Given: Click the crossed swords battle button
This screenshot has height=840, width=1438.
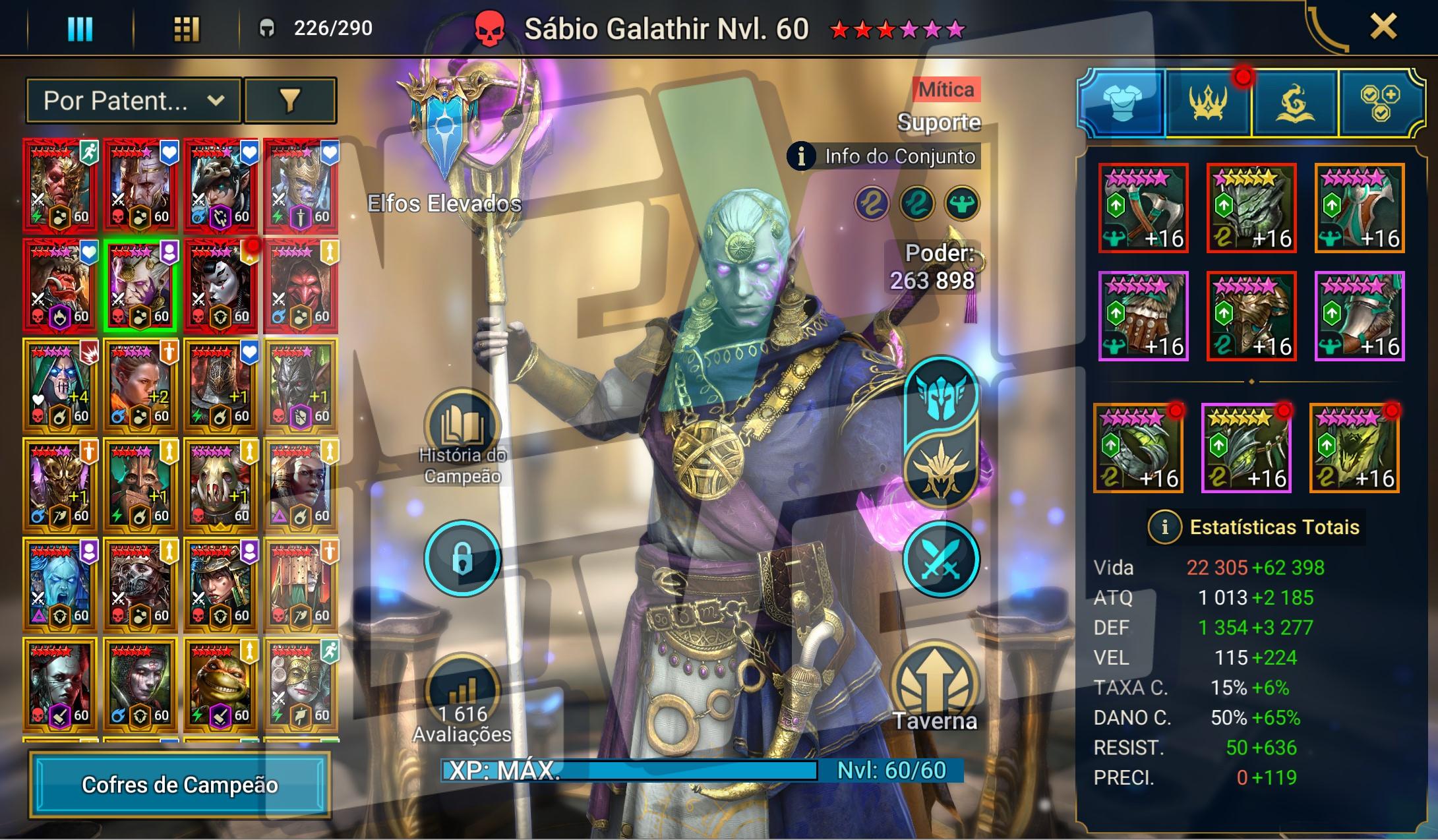Looking at the screenshot, I should (940, 558).
